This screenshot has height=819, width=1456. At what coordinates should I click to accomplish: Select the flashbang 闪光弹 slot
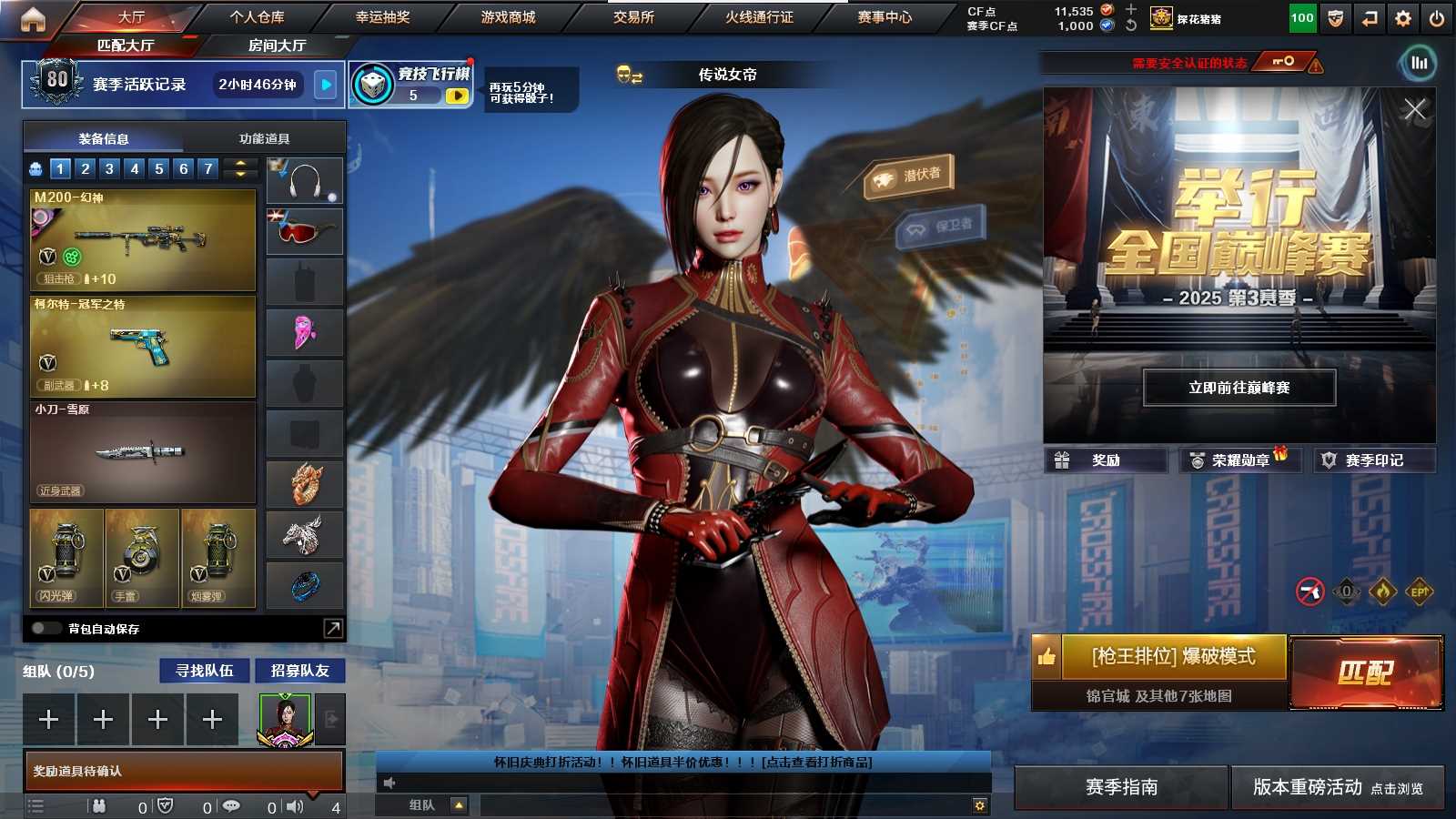tap(66, 558)
